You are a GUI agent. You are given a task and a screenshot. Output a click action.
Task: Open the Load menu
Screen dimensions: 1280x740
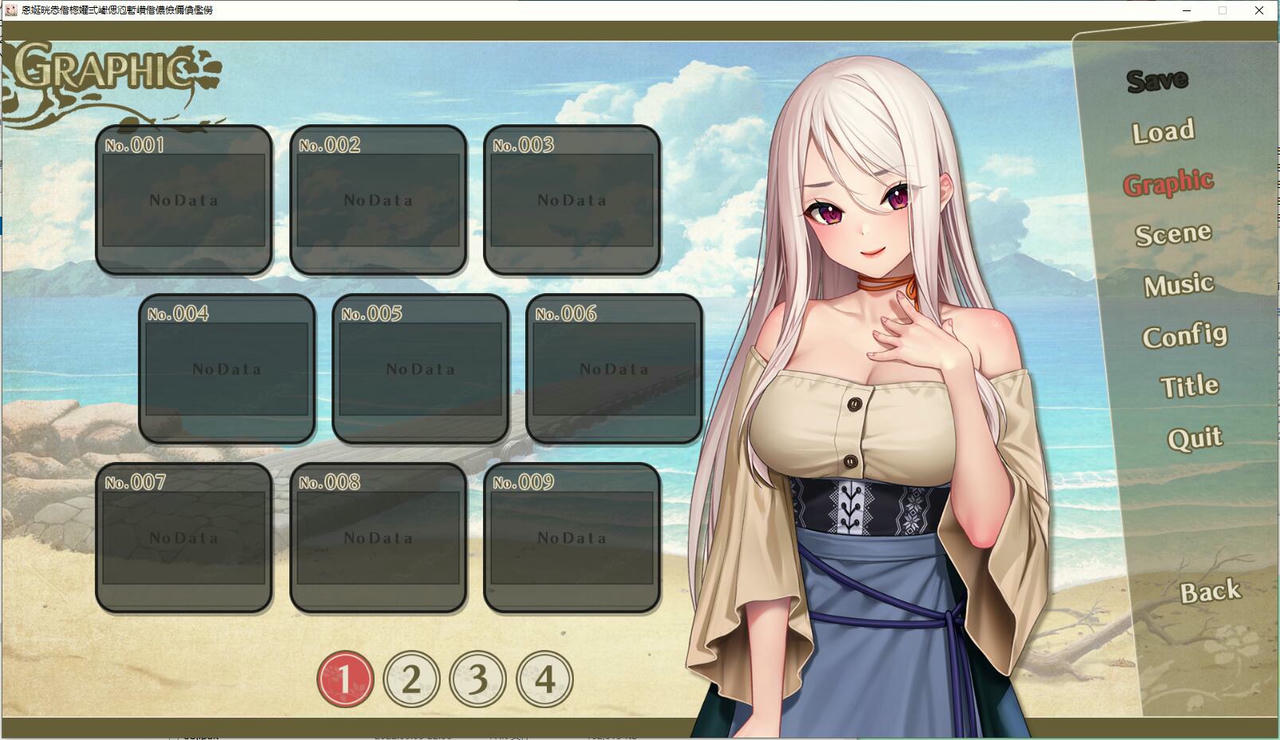coord(1163,131)
